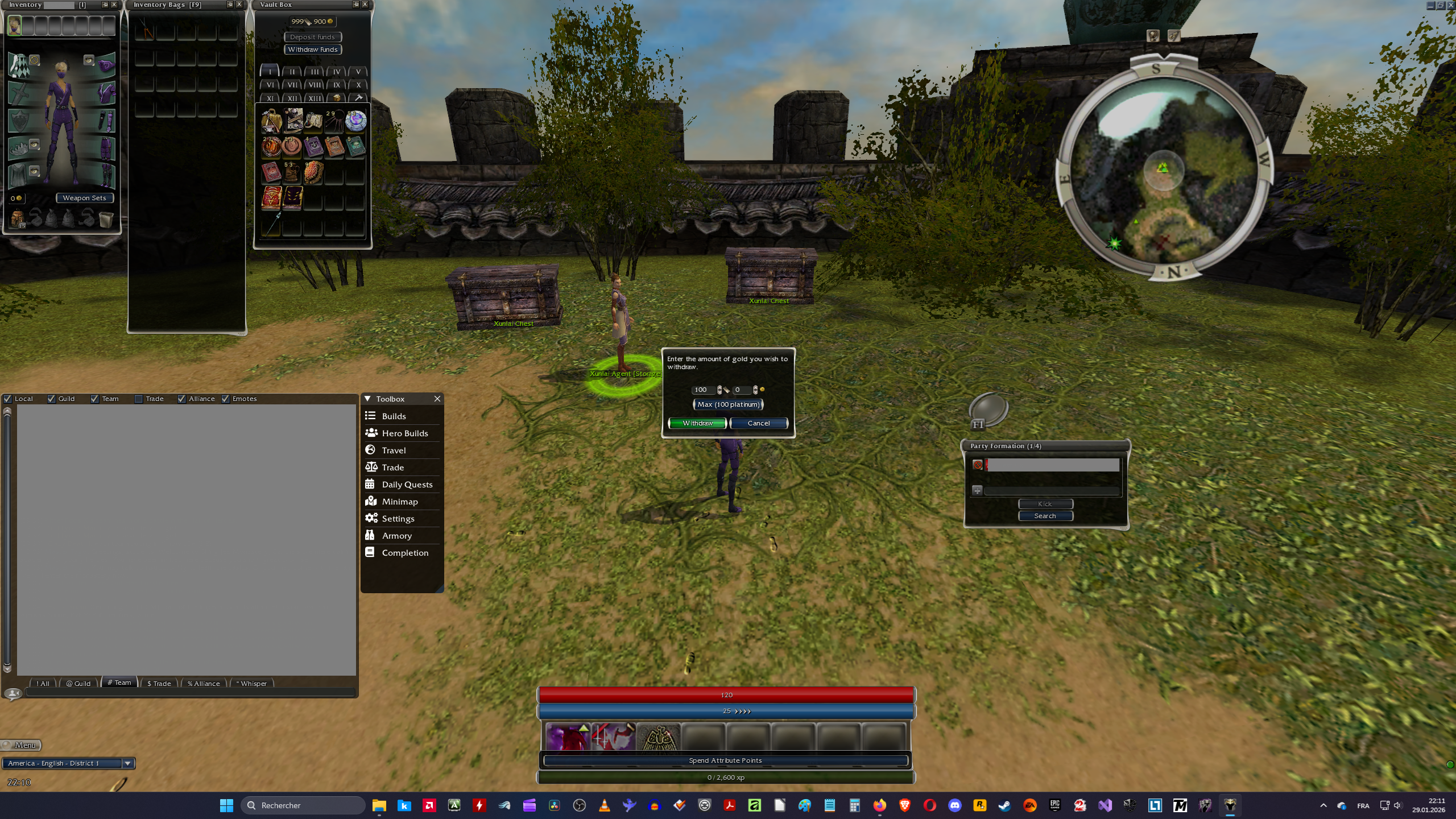The image size is (1456, 819).
Task: Open Daily Quests in the Toolbox
Action: 407,485
